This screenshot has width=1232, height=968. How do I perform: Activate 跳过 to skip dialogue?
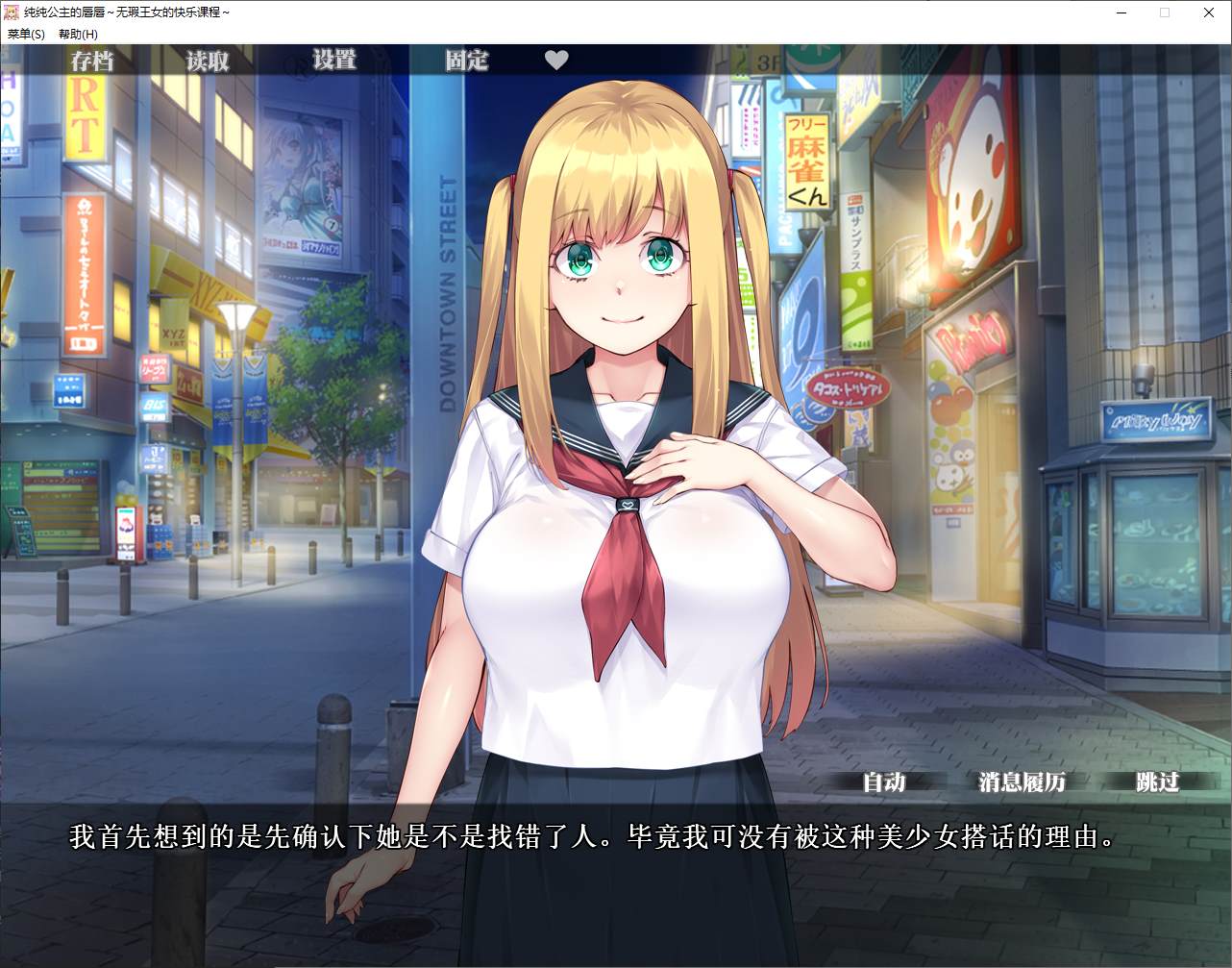click(1157, 782)
